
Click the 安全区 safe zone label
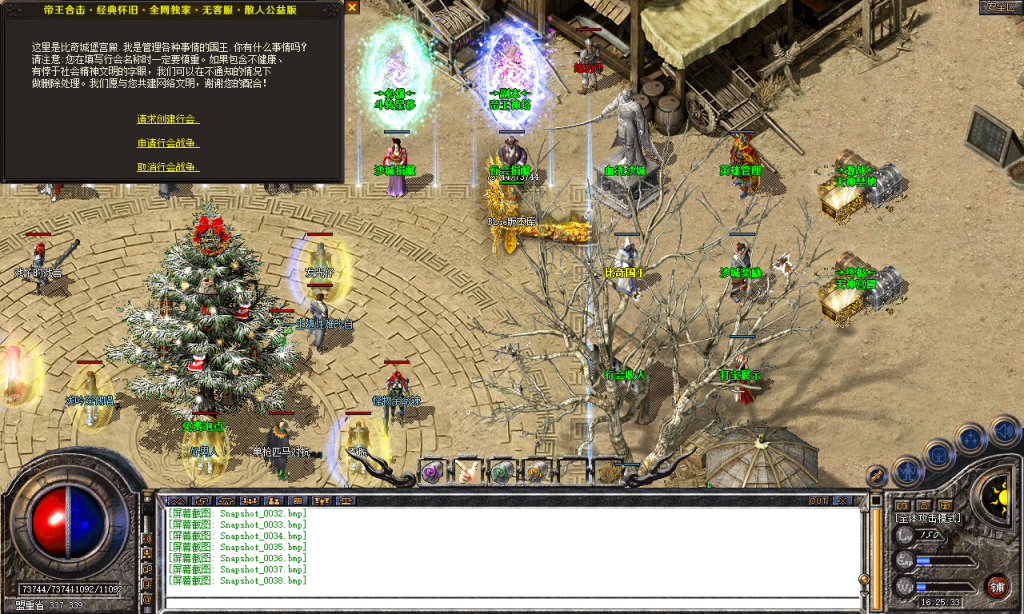tap(999, 7)
